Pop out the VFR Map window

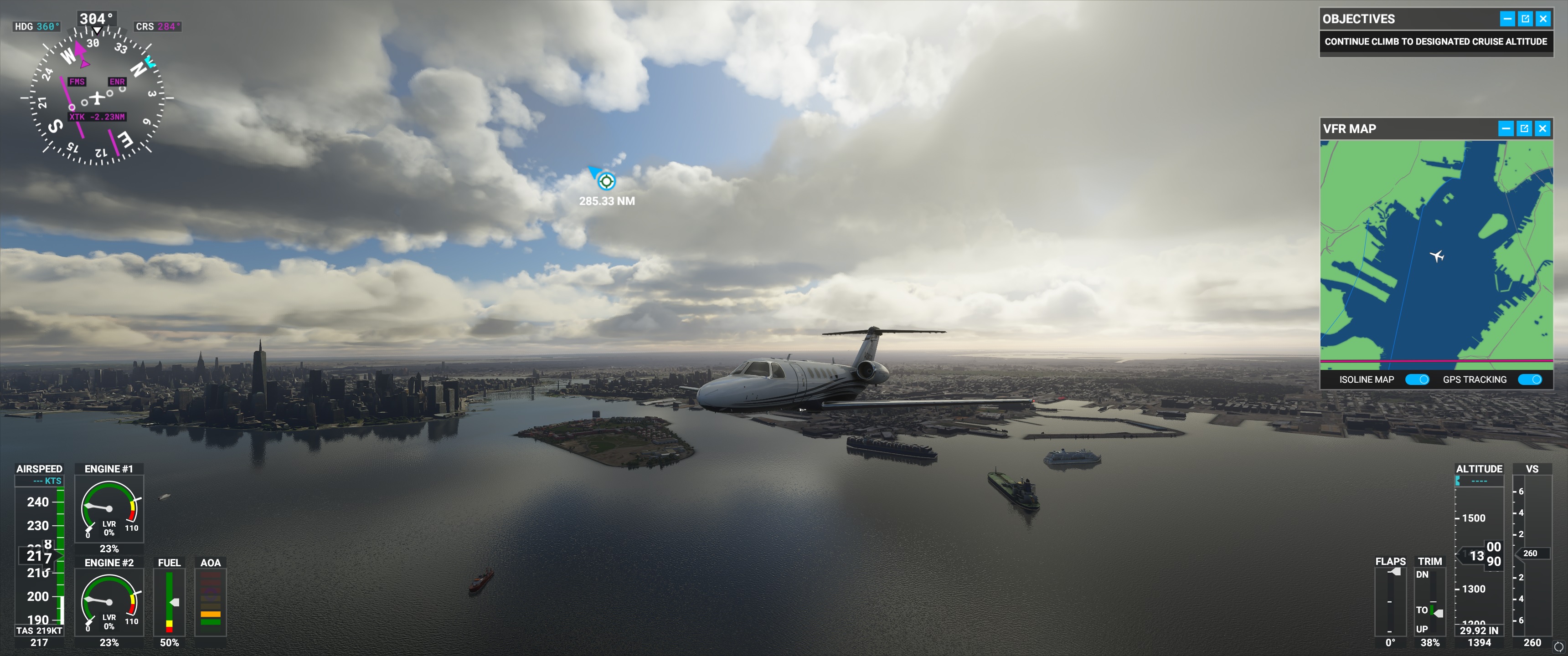coord(1524,128)
